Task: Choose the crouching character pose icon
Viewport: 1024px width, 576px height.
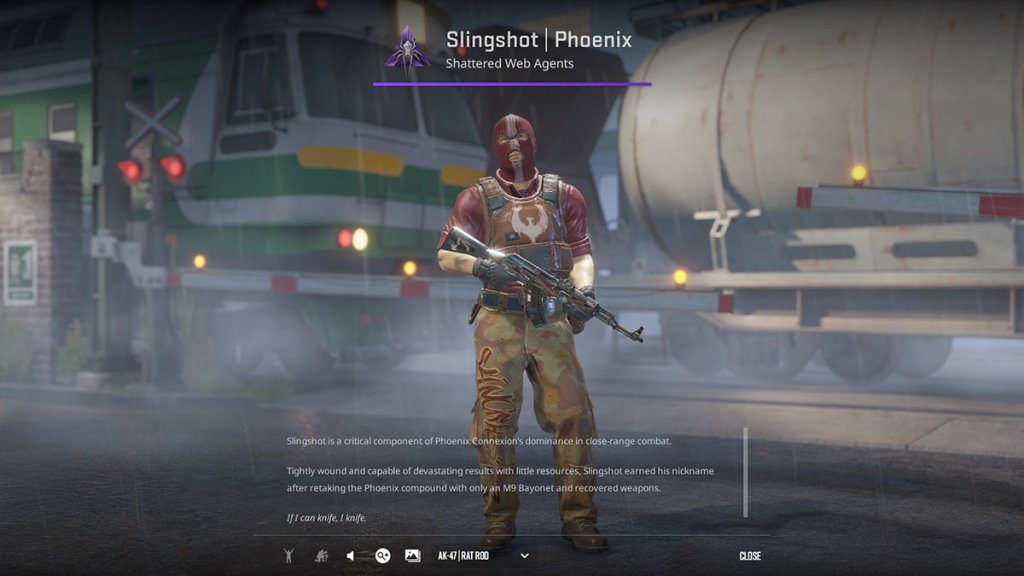Action: pyautogui.click(x=321, y=556)
